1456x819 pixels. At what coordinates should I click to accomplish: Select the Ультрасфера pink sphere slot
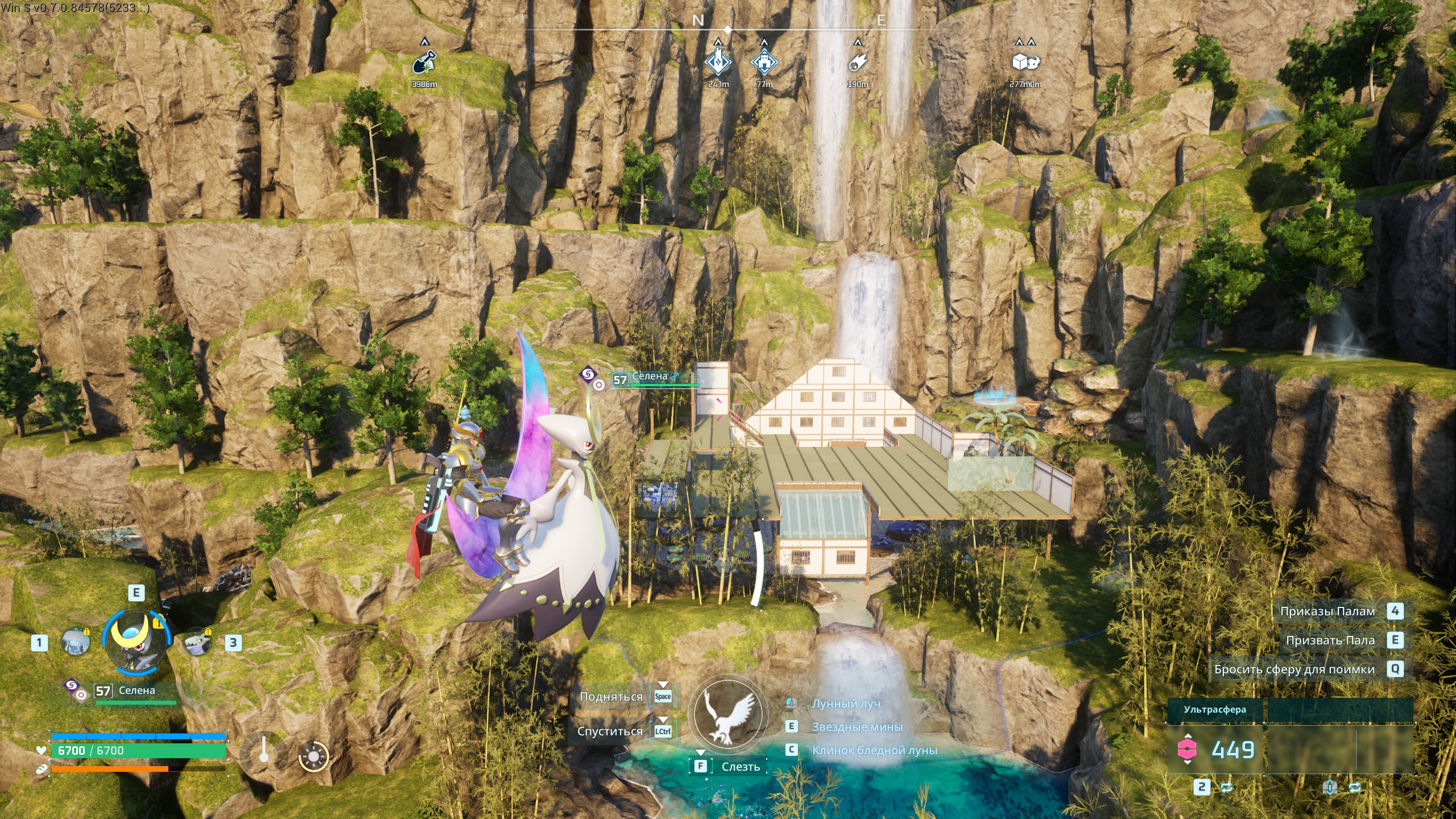click(1187, 750)
